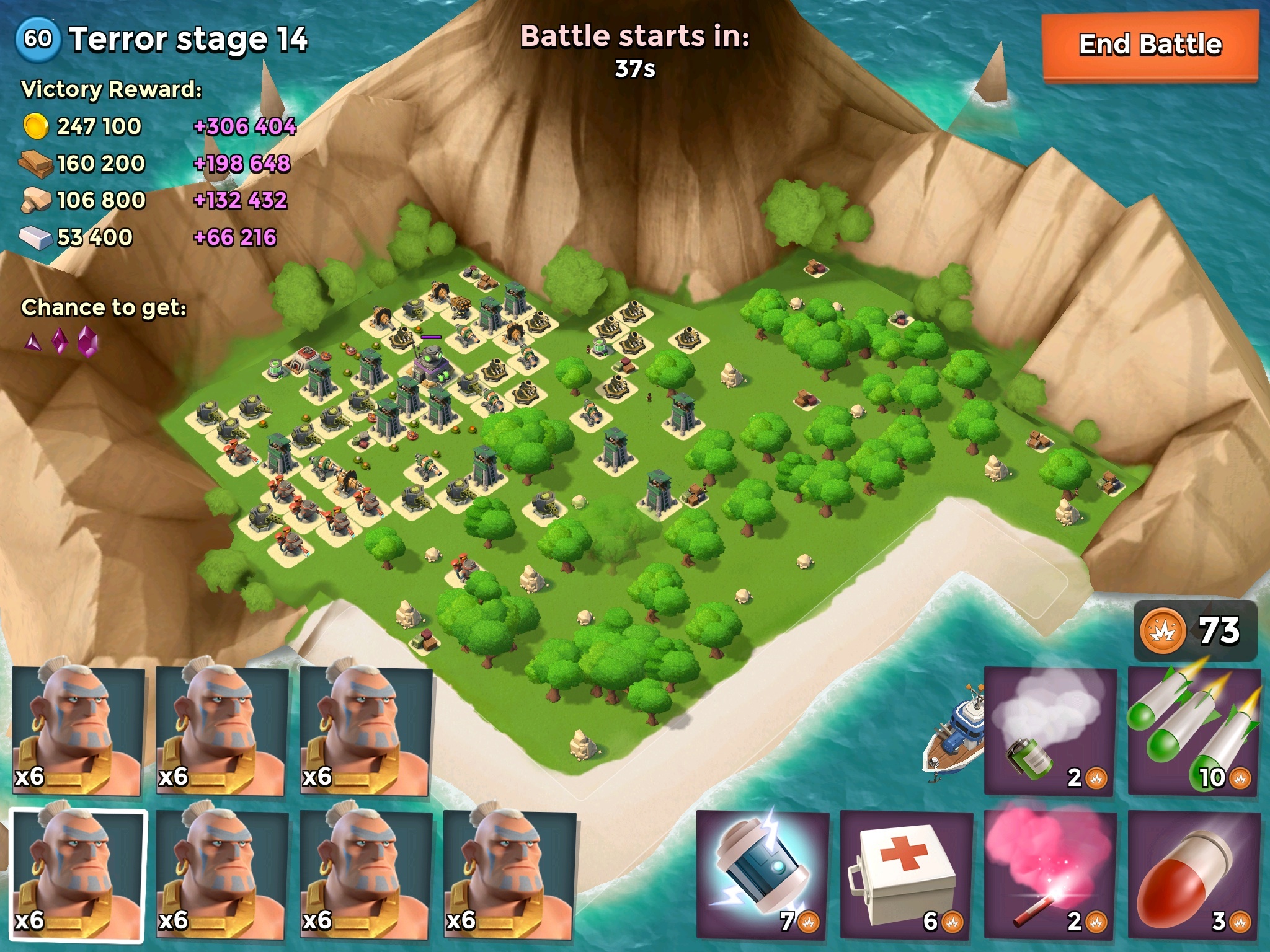Viewport: 1270px width, 952px height.
Task: Choose the Barrage triple-missile ability
Action: pyautogui.click(x=1194, y=731)
